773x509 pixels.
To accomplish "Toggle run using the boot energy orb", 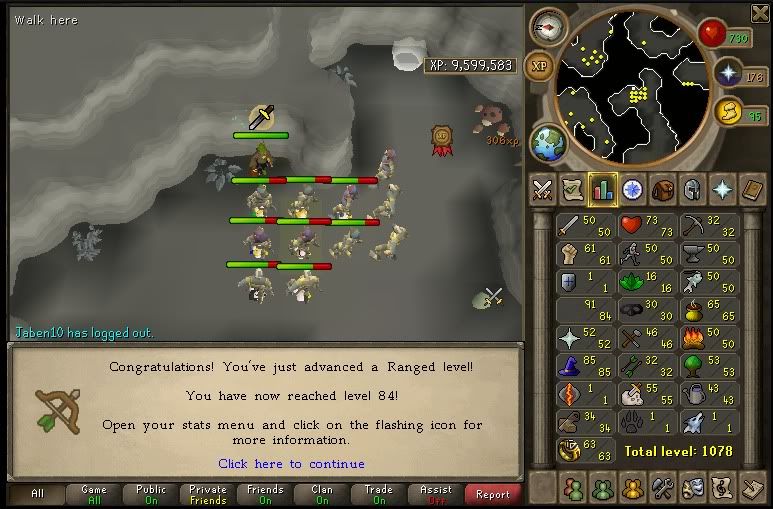I will pos(728,112).
